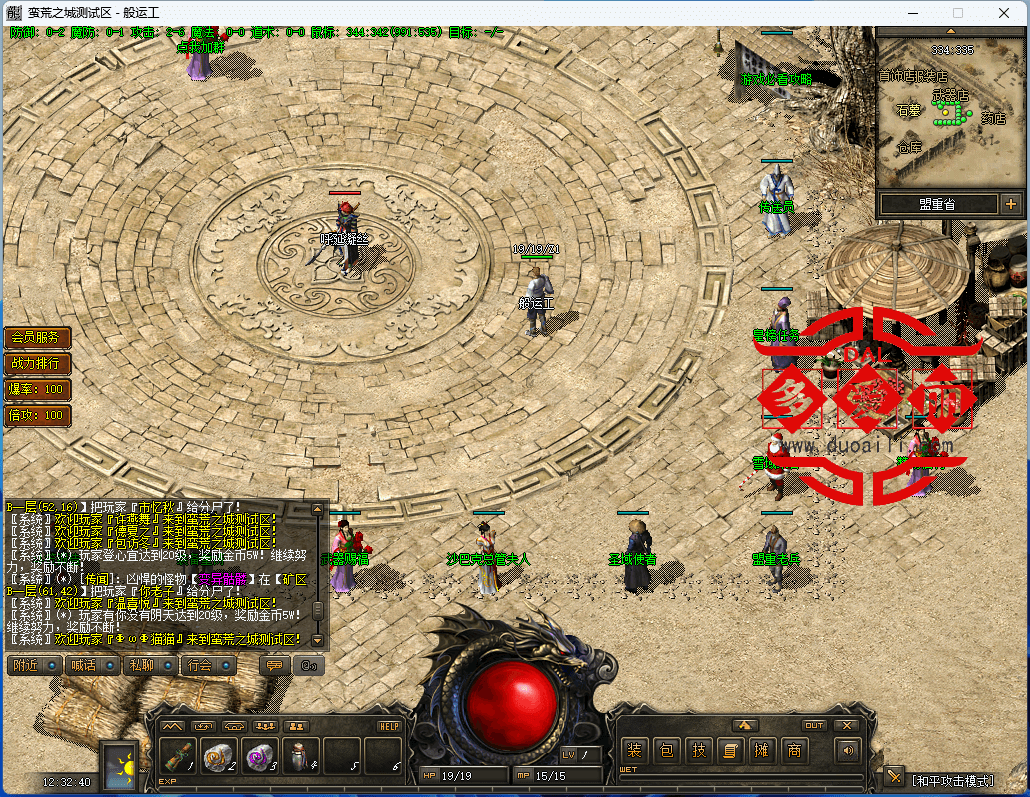The width and height of the screenshot is (1030, 797).
Task: Use the scroll item in hotbar slot 1
Action: [x=178, y=757]
